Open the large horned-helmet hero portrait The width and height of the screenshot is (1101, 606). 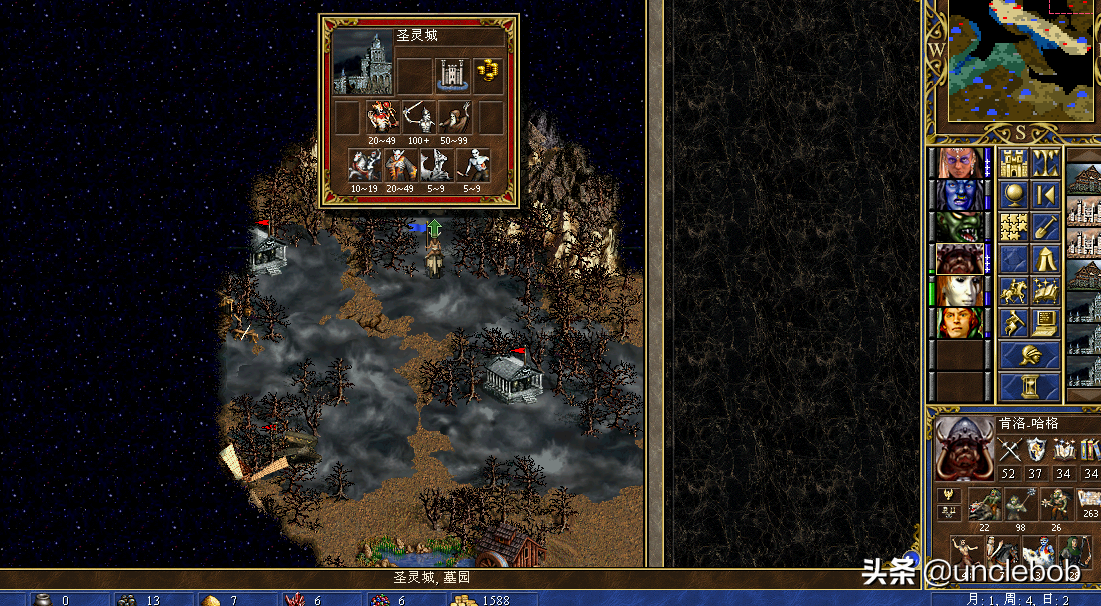pos(964,449)
